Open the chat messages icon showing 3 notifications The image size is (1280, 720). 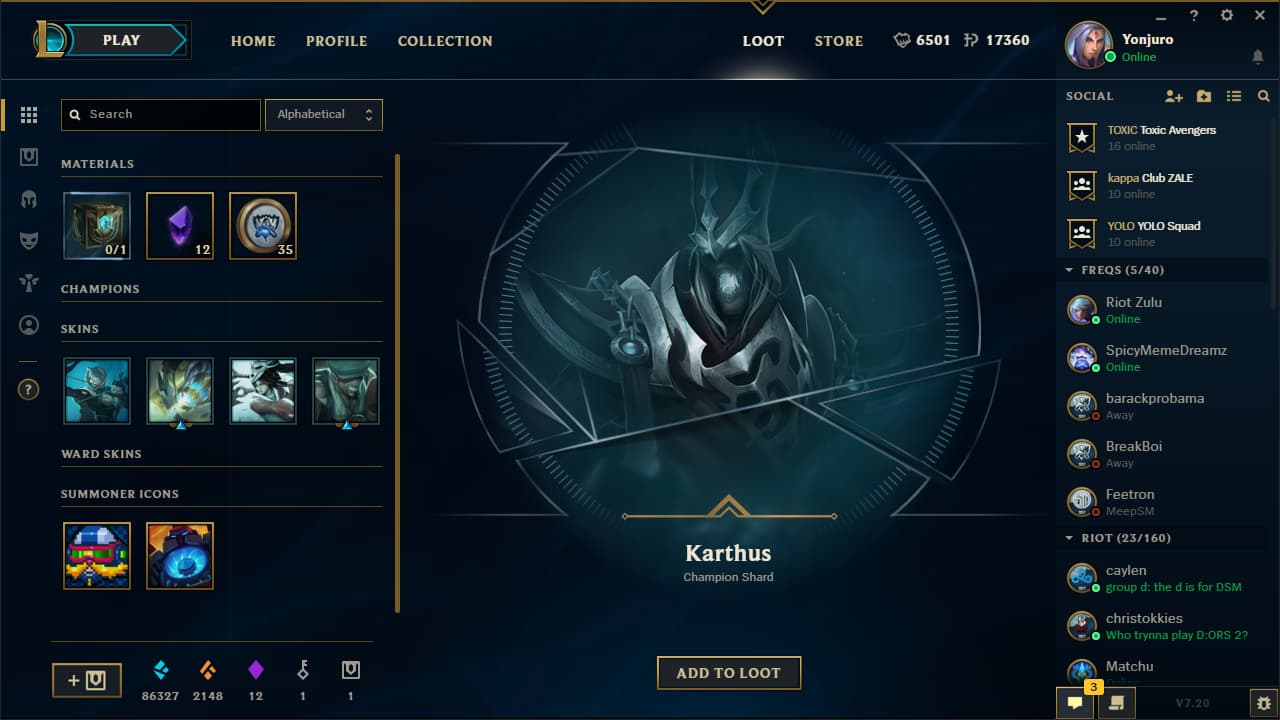[x=1073, y=703]
